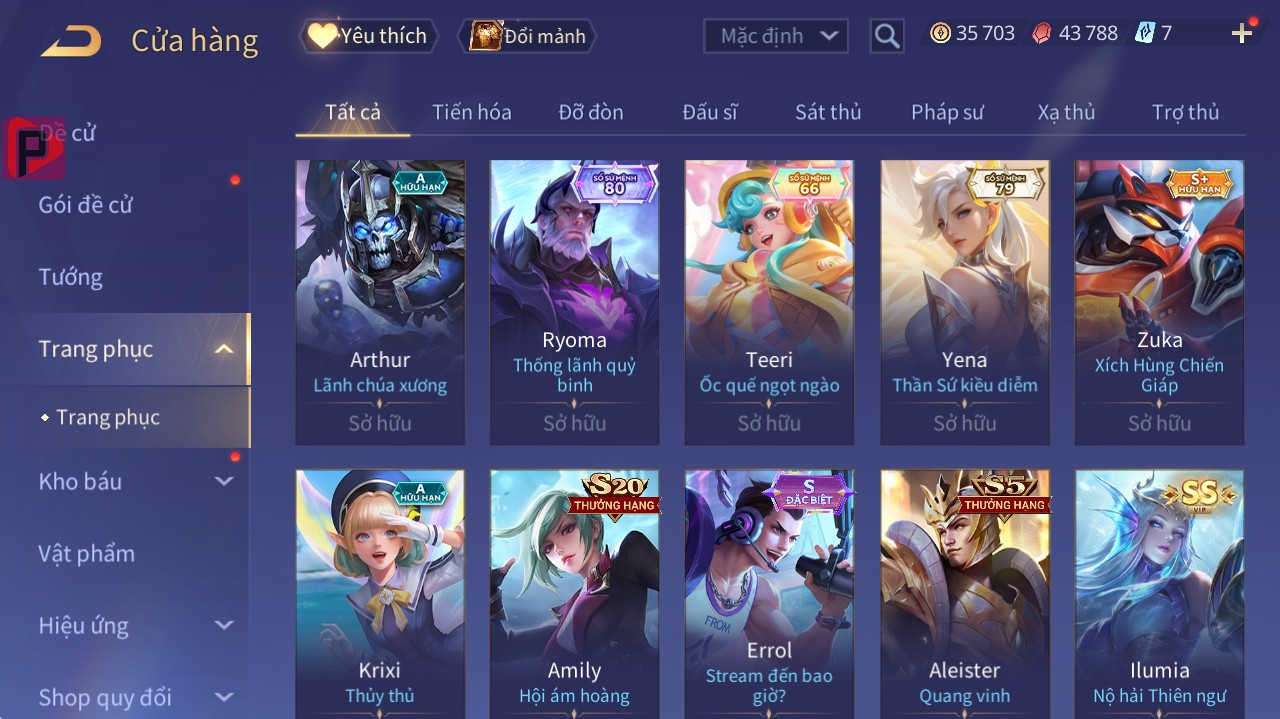Viewport: 1280px width, 719px height.
Task: Open the Vật phẩm items menu
Action: point(86,553)
